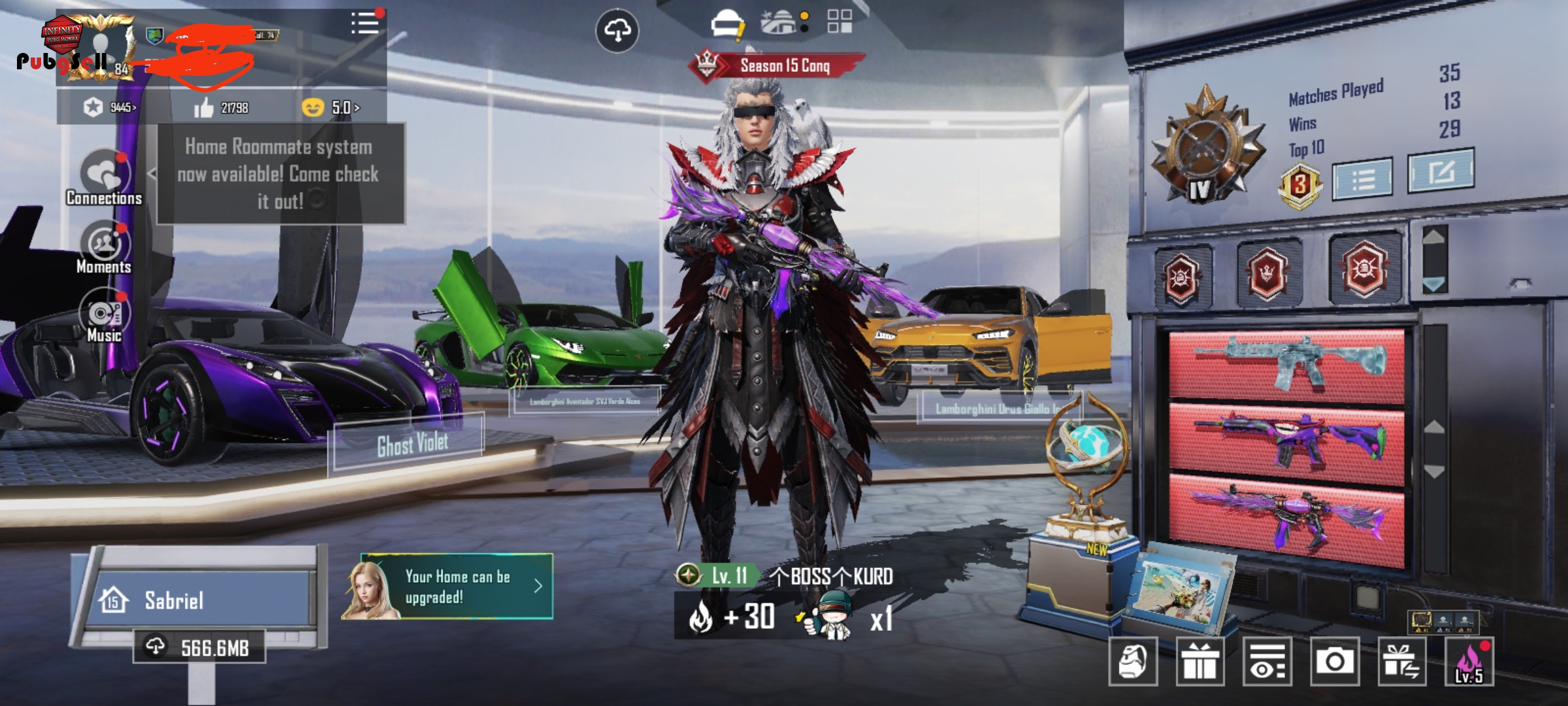The image size is (1568, 706).
Task: Open the gift exchange icon
Action: point(1401,662)
